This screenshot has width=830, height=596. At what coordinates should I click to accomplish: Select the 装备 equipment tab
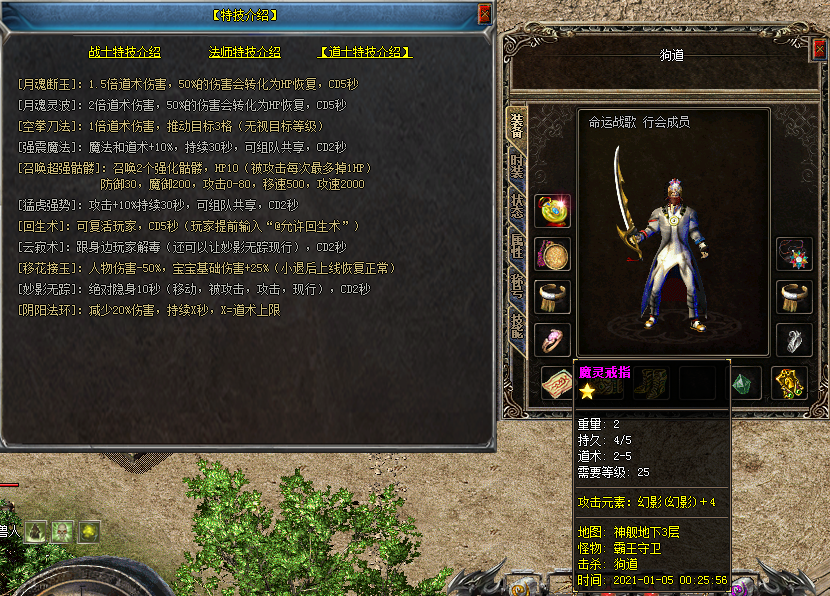click(x=517, y=127)
